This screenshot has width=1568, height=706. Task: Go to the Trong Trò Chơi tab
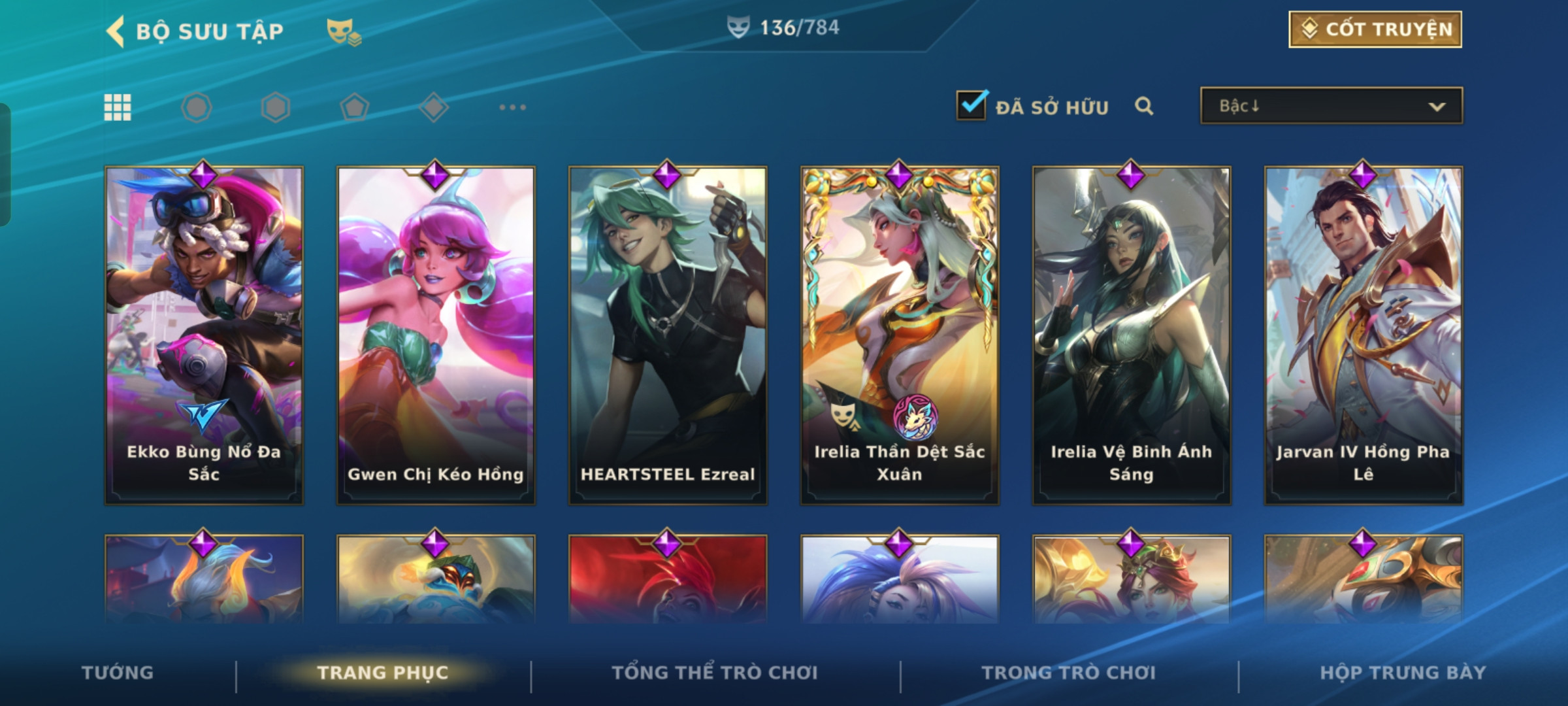[x=1069, y=673]
